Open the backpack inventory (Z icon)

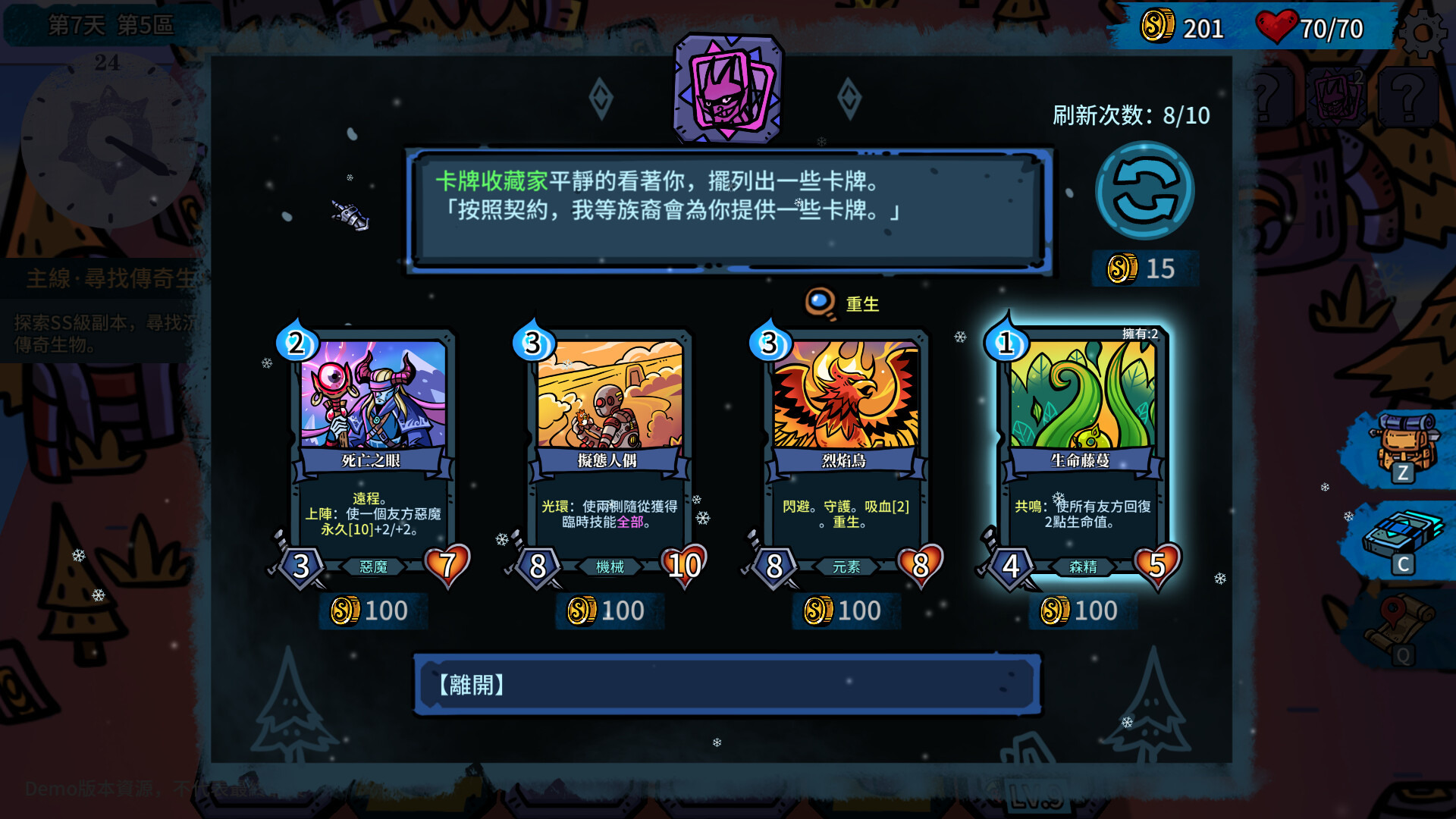tap(1407, 440)
